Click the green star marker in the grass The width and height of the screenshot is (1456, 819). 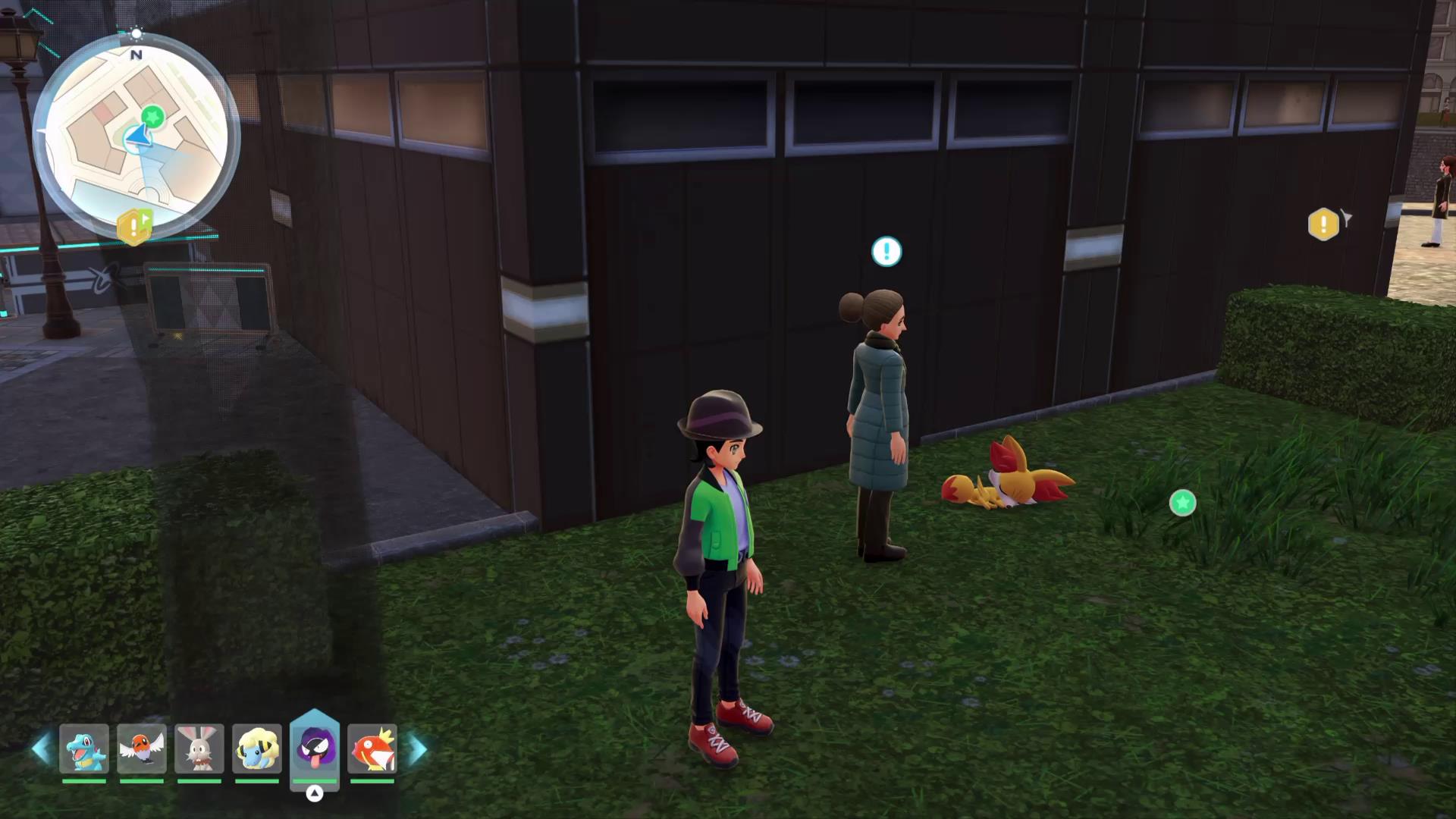point(1182,503)
